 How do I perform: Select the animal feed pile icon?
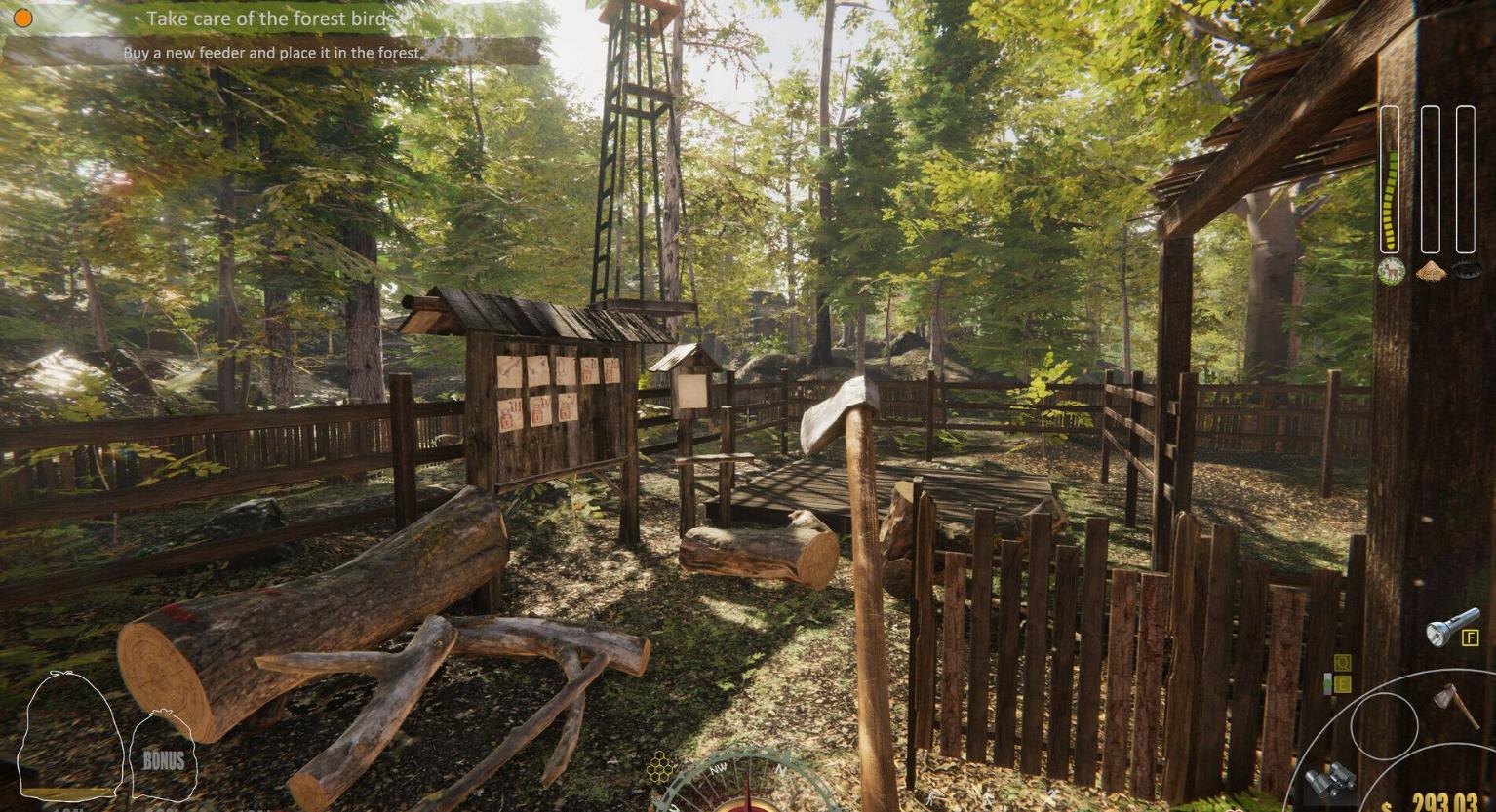pyautogui.click(x=1430, y=271)
